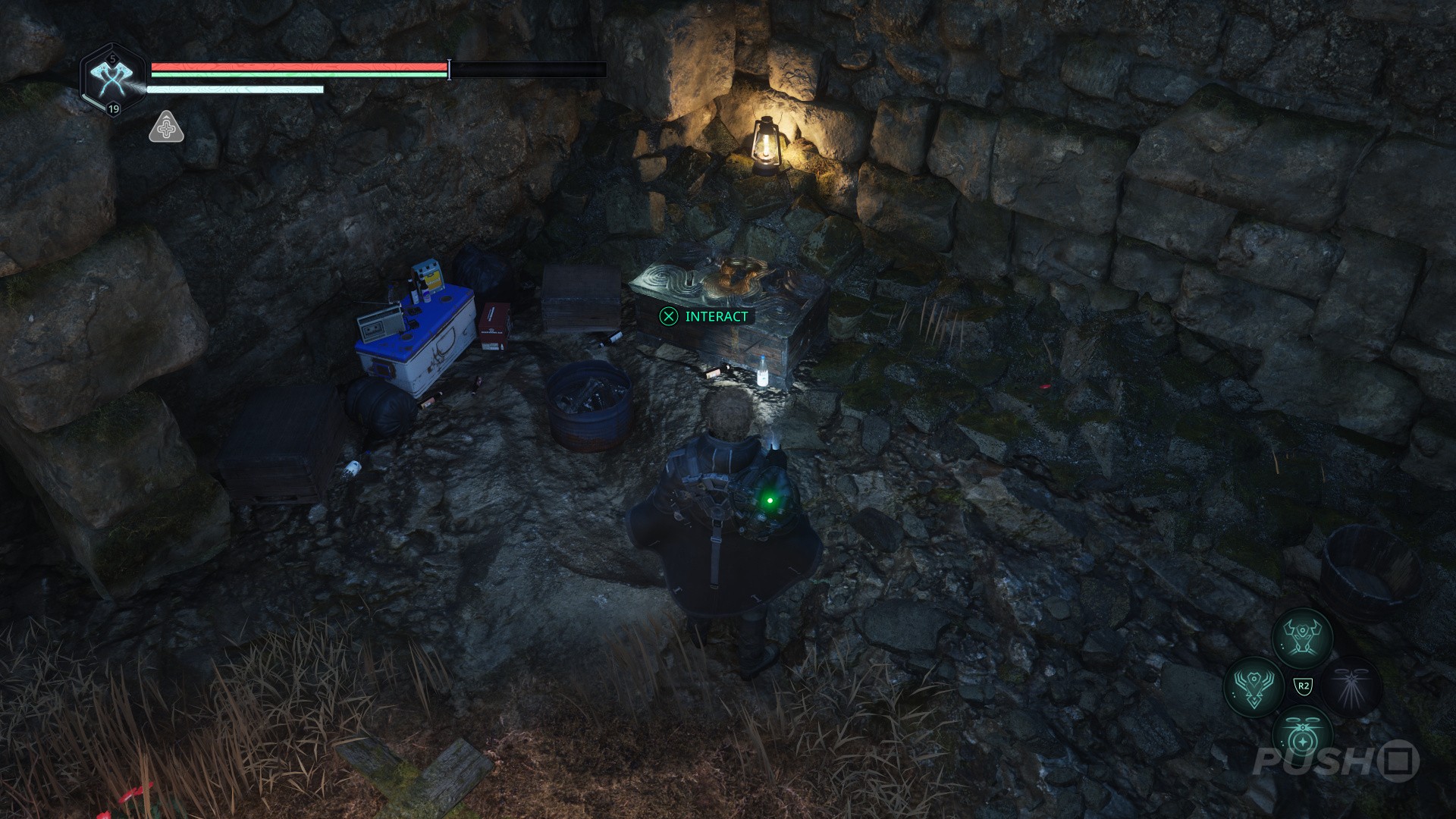The height and width of the screenshot is (819, 1456).
Task: Activate the horned bull head ability
Action: pos(1302,636)
